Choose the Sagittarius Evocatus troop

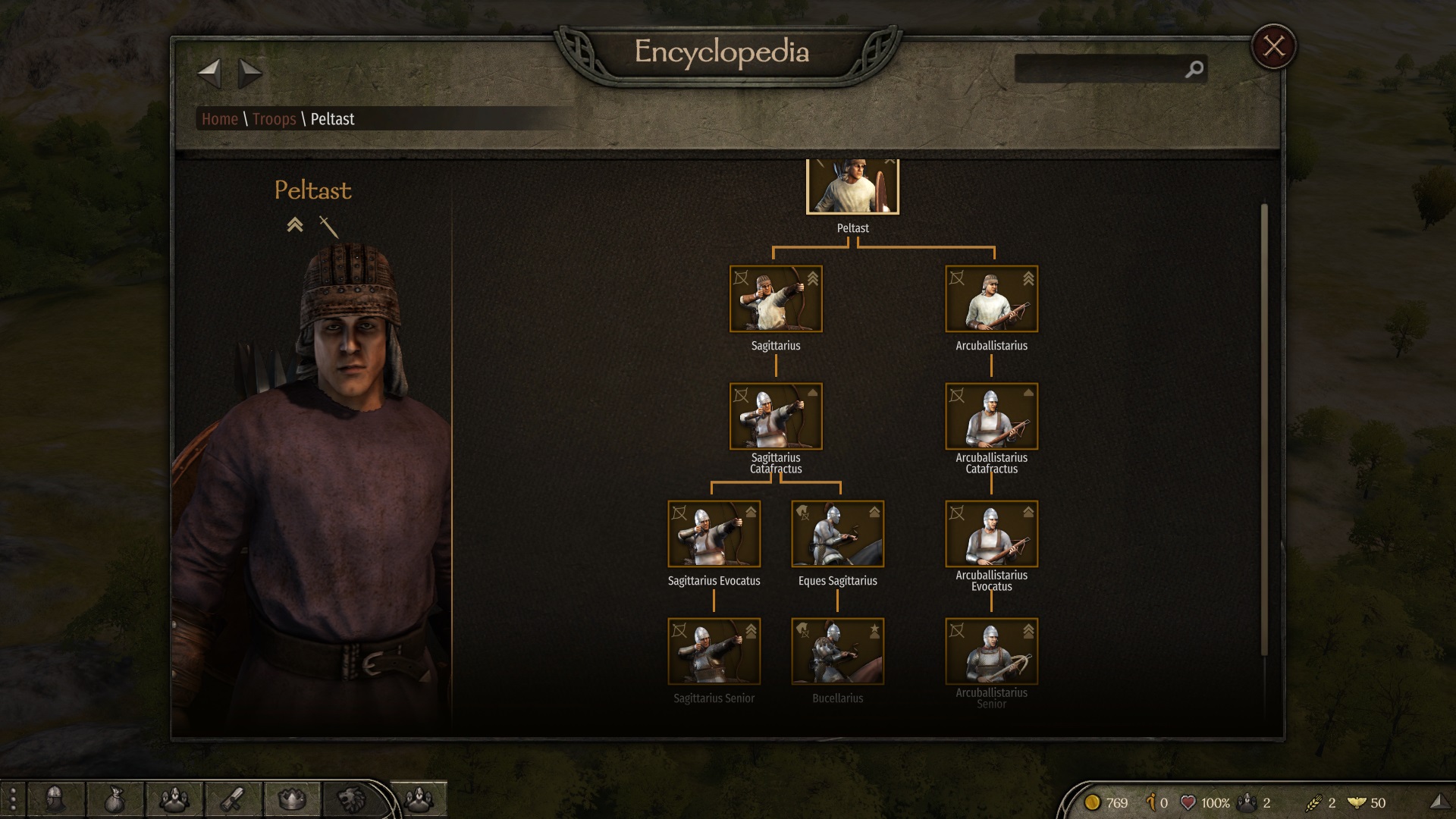click(x=714, y=534)
